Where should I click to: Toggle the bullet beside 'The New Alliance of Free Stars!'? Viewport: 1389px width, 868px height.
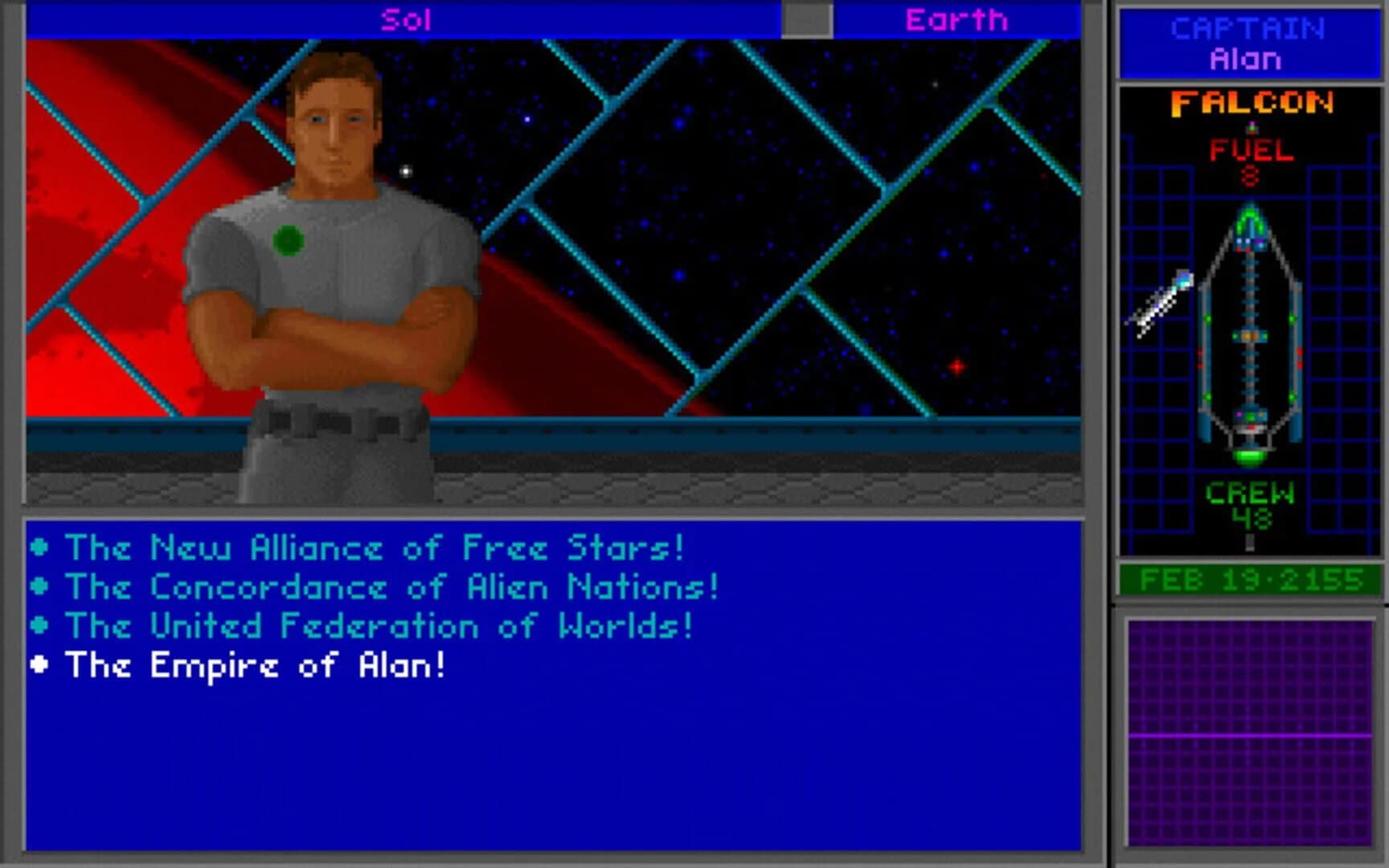41,545
